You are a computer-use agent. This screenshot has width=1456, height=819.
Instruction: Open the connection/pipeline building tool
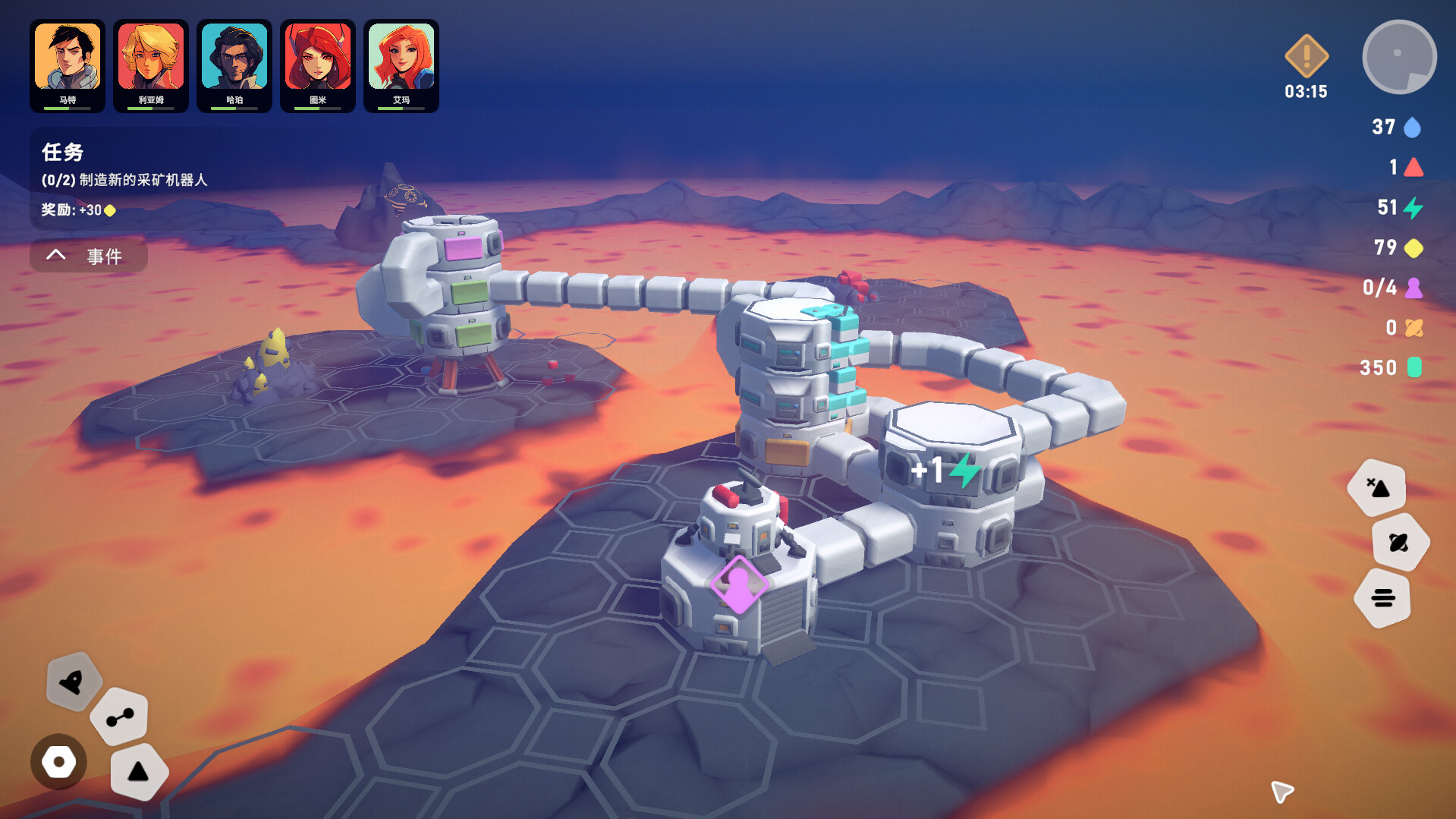(118, 716)
